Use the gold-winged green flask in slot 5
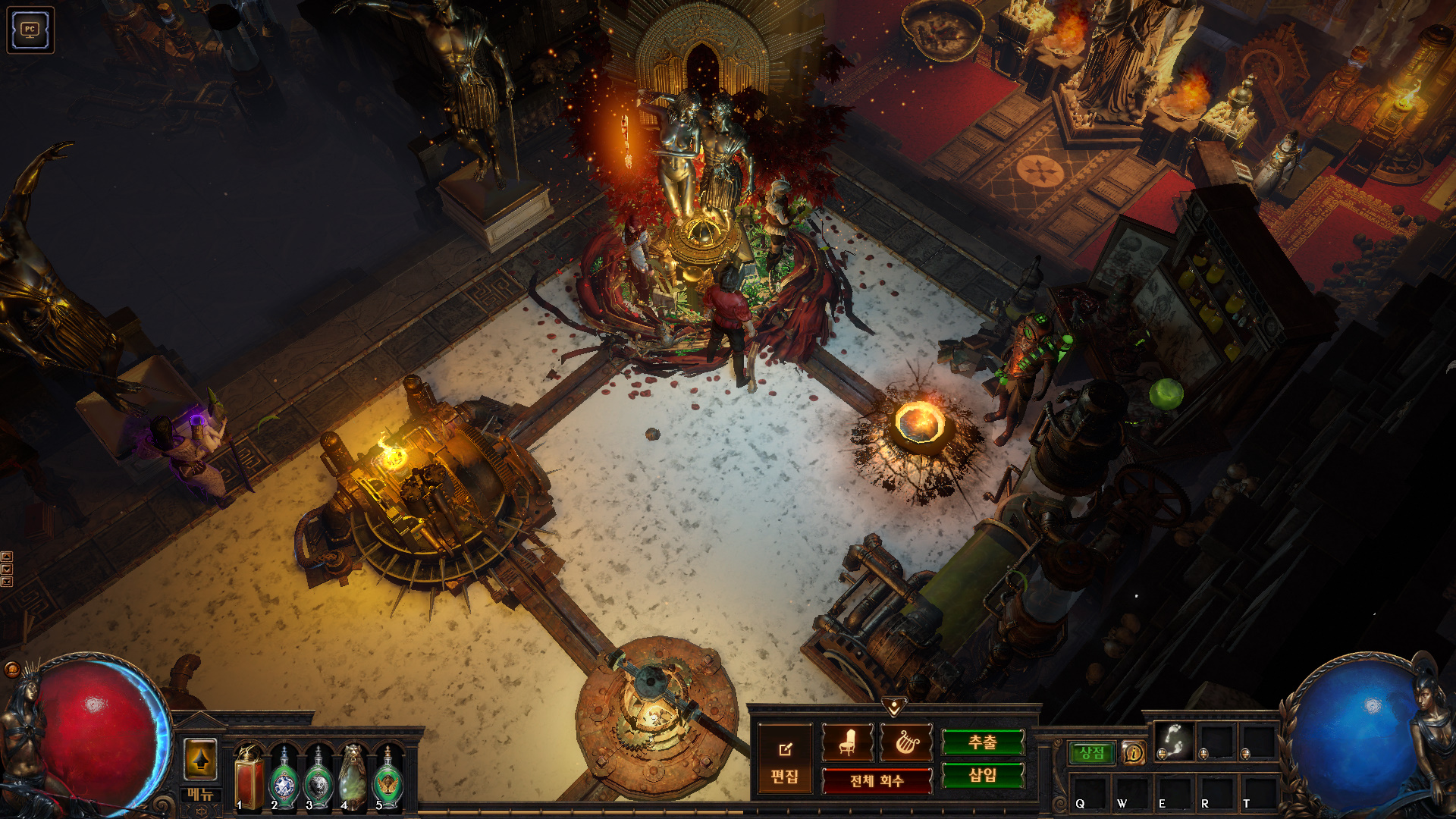1456x819 pixels. pos(388,779)
